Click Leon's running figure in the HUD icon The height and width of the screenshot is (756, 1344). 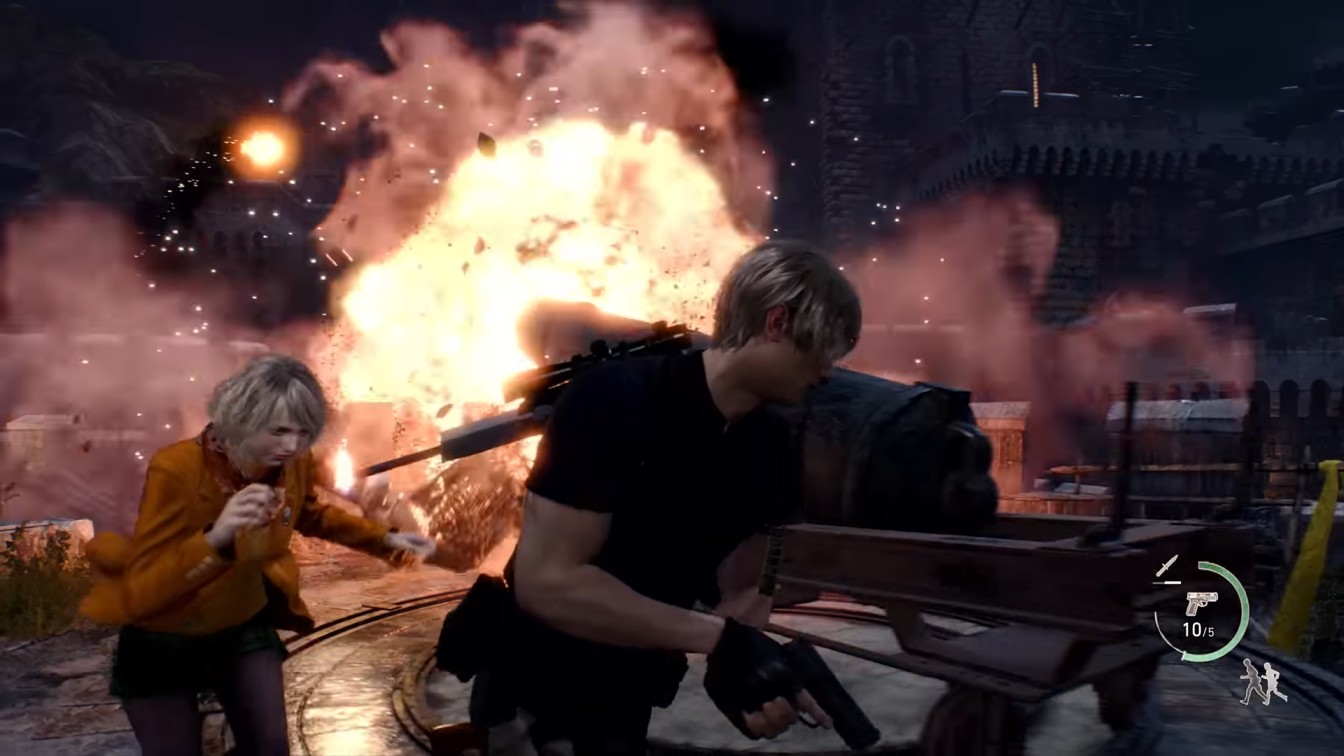[1251, 680]
